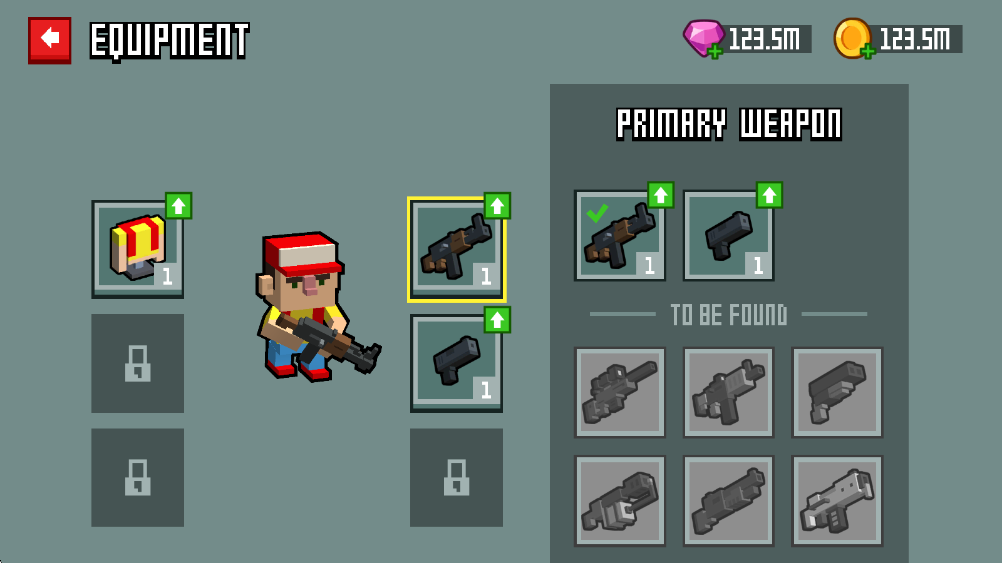Select the equipped armor vest slot

tap(137, 248)
